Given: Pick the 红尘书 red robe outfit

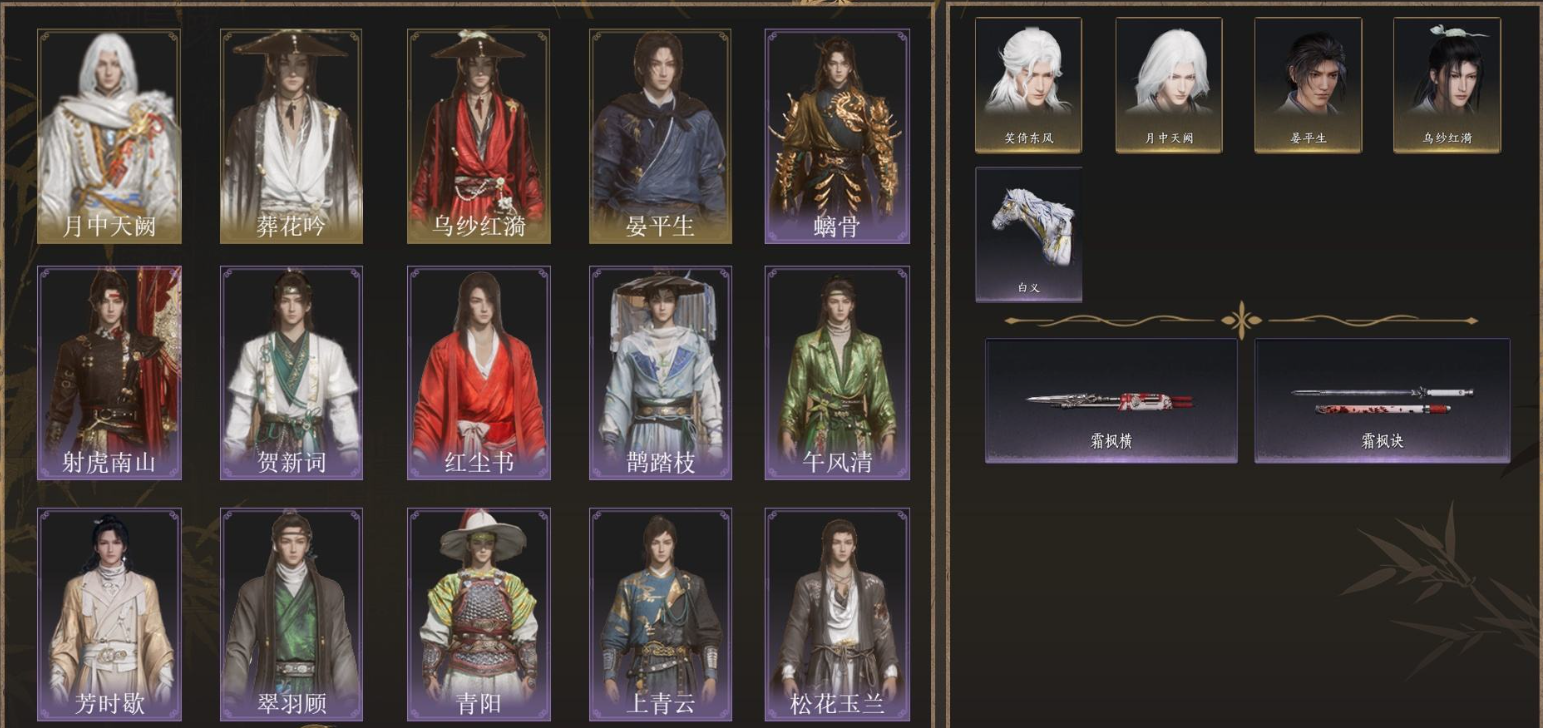Looking at the screenshot, I should tap(477, 373).
